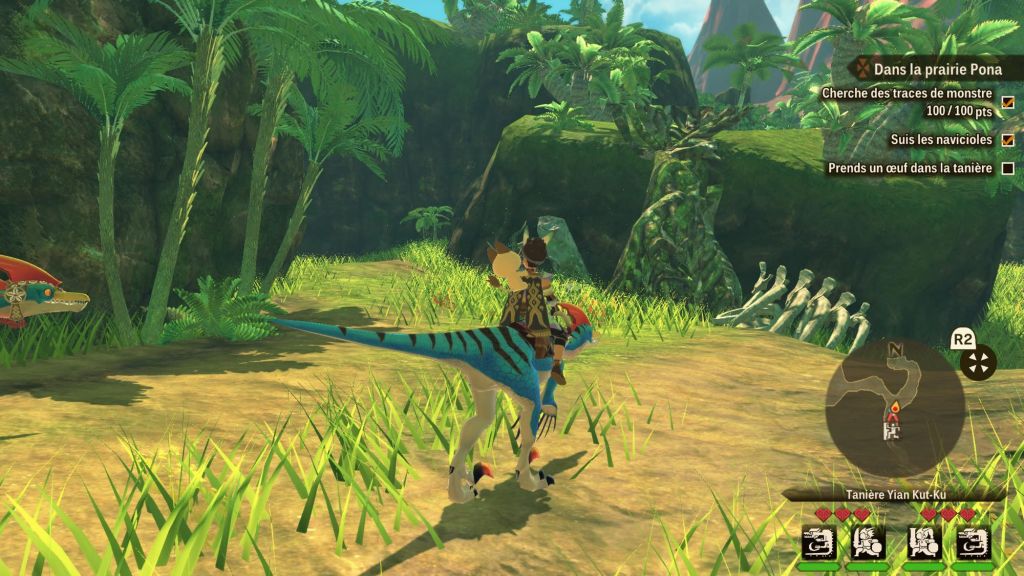Click the four-arrow minimap expand icon
The image size is (1024, 576).
click(x=978, y=363)
